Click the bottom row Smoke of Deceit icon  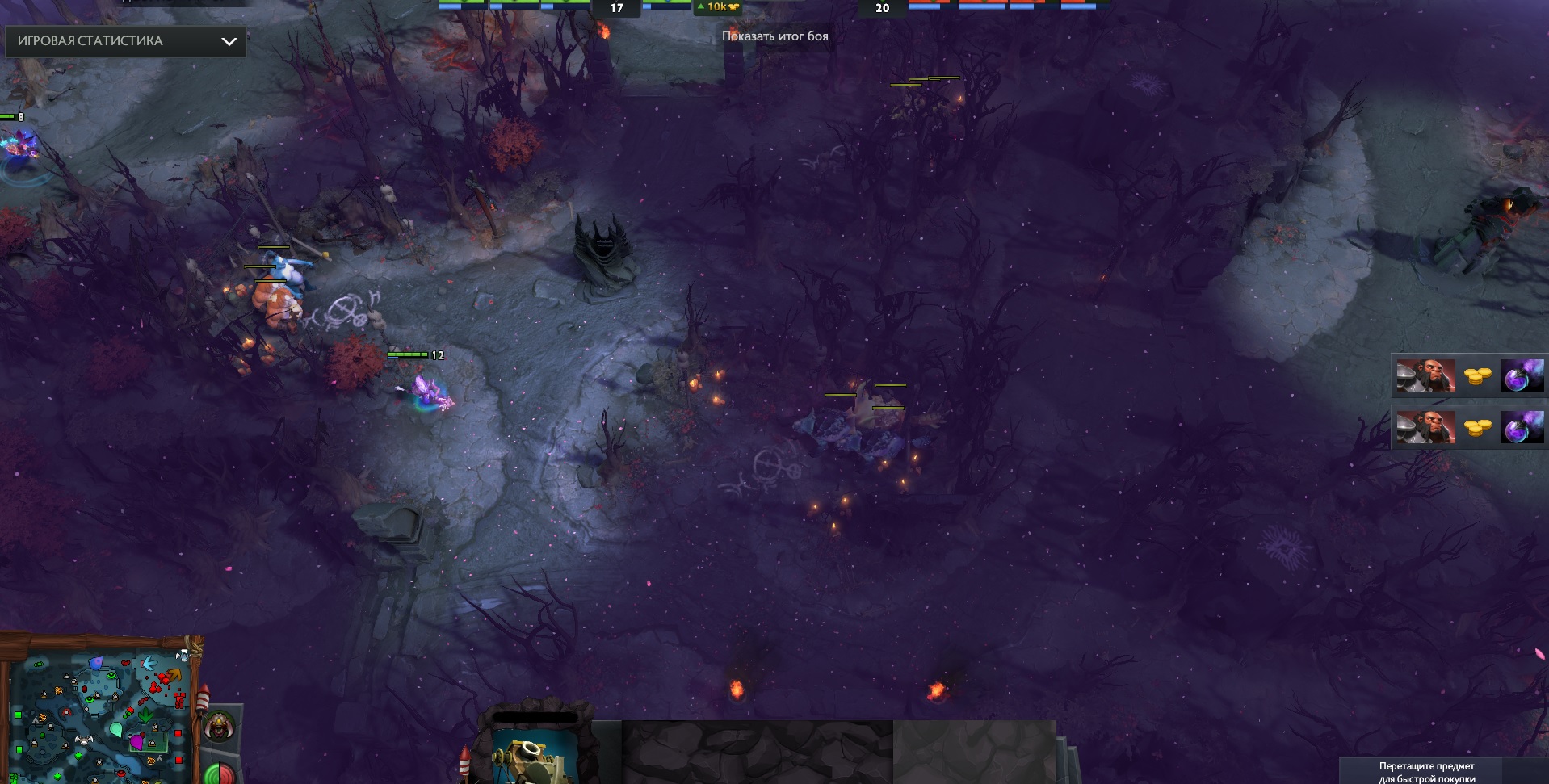click(x=1522, y=427)
